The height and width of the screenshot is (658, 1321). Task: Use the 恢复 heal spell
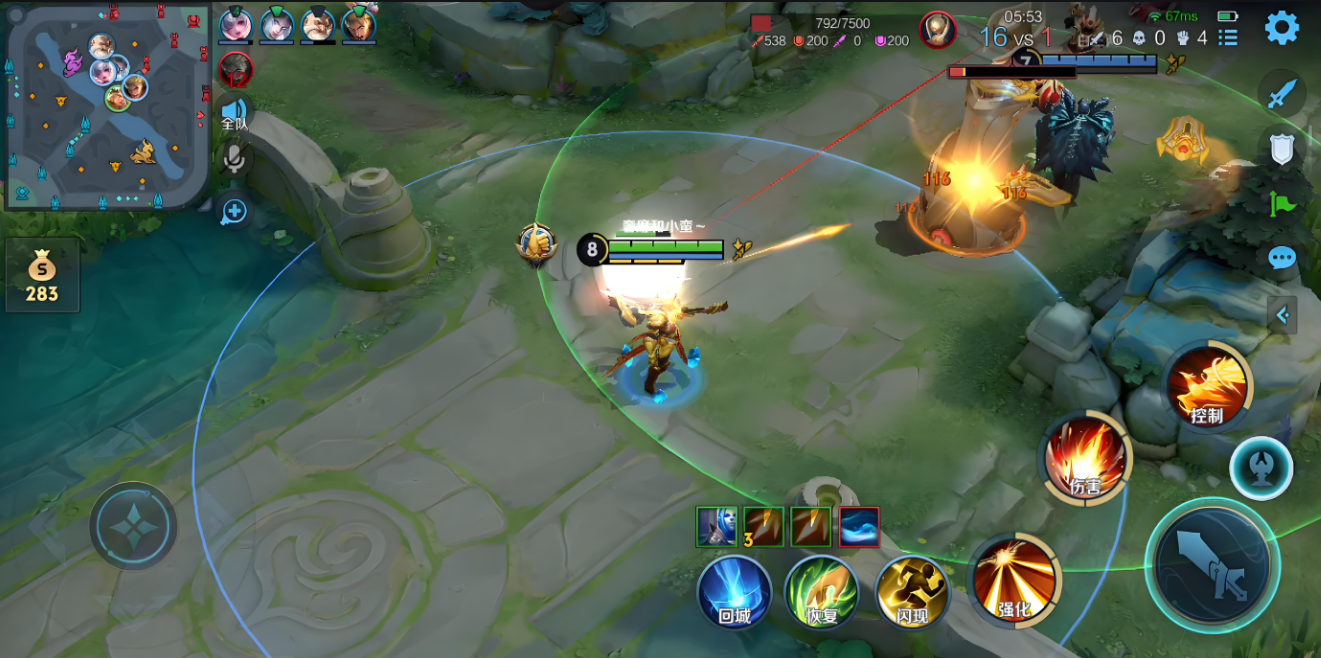822,592
